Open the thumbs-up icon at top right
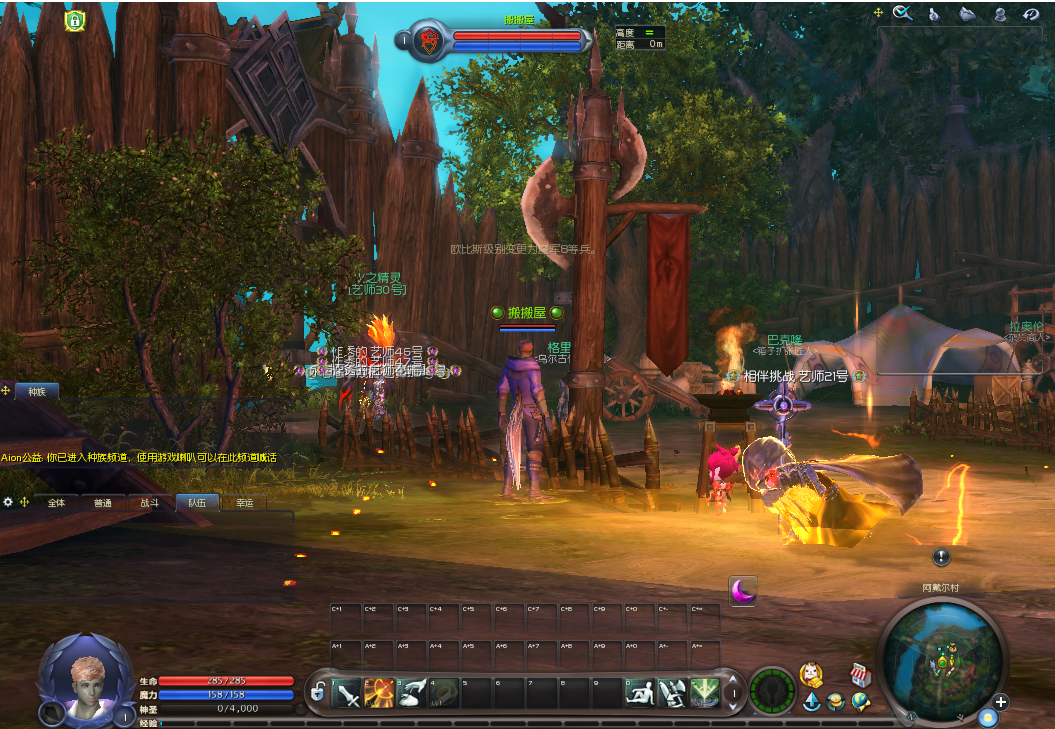Image resolution: width=1055 pixels, height=729 pixels. coord(934,13)
